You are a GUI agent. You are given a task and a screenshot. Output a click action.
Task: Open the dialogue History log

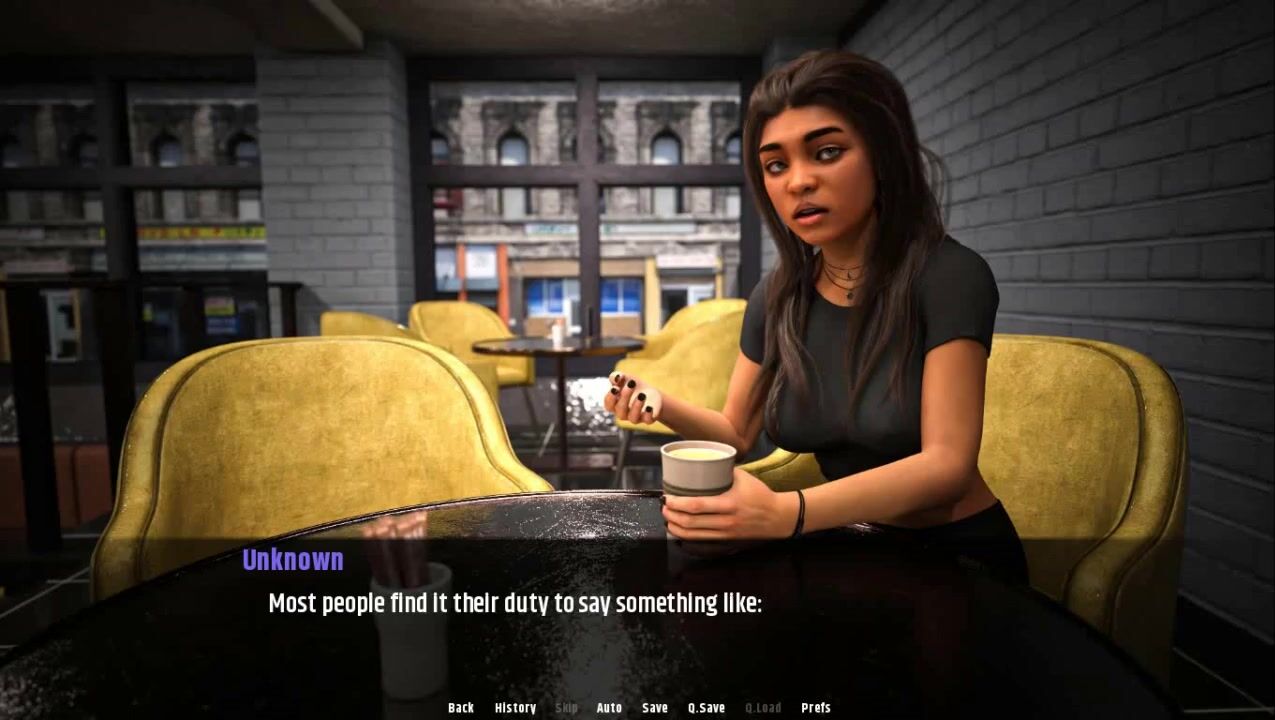pyautogui.click(x=515, y=708)
